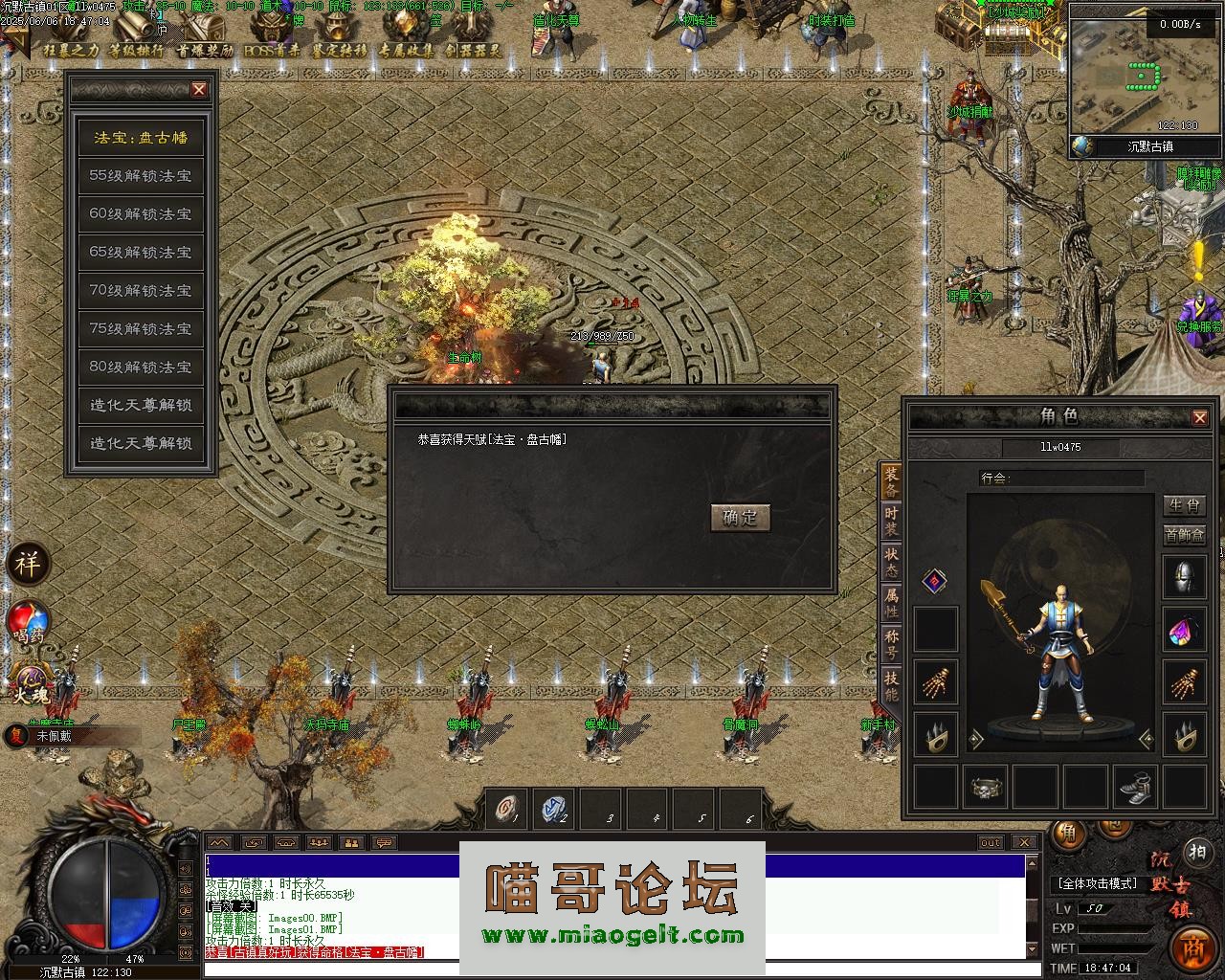Open the 首饰盒 jewelry box
1225x980 pixels.
1184,535
